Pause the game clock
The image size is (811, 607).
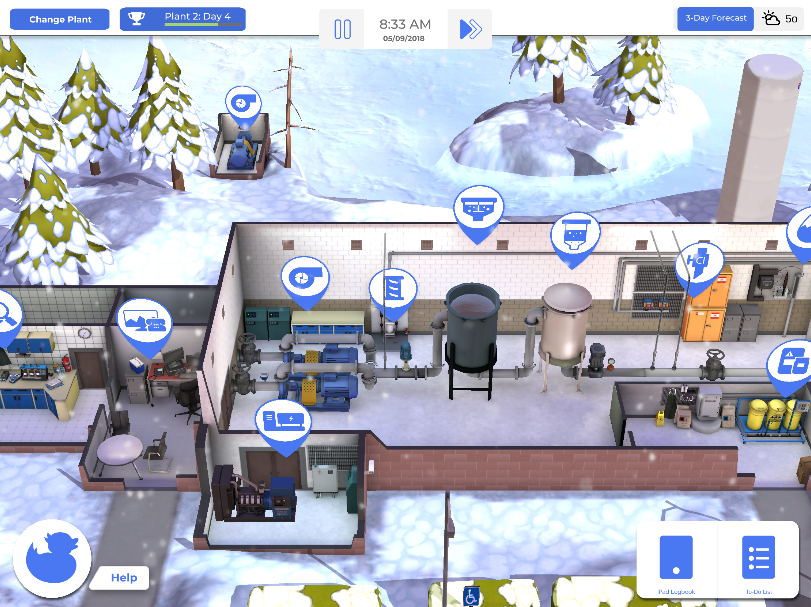click(342, 29)
